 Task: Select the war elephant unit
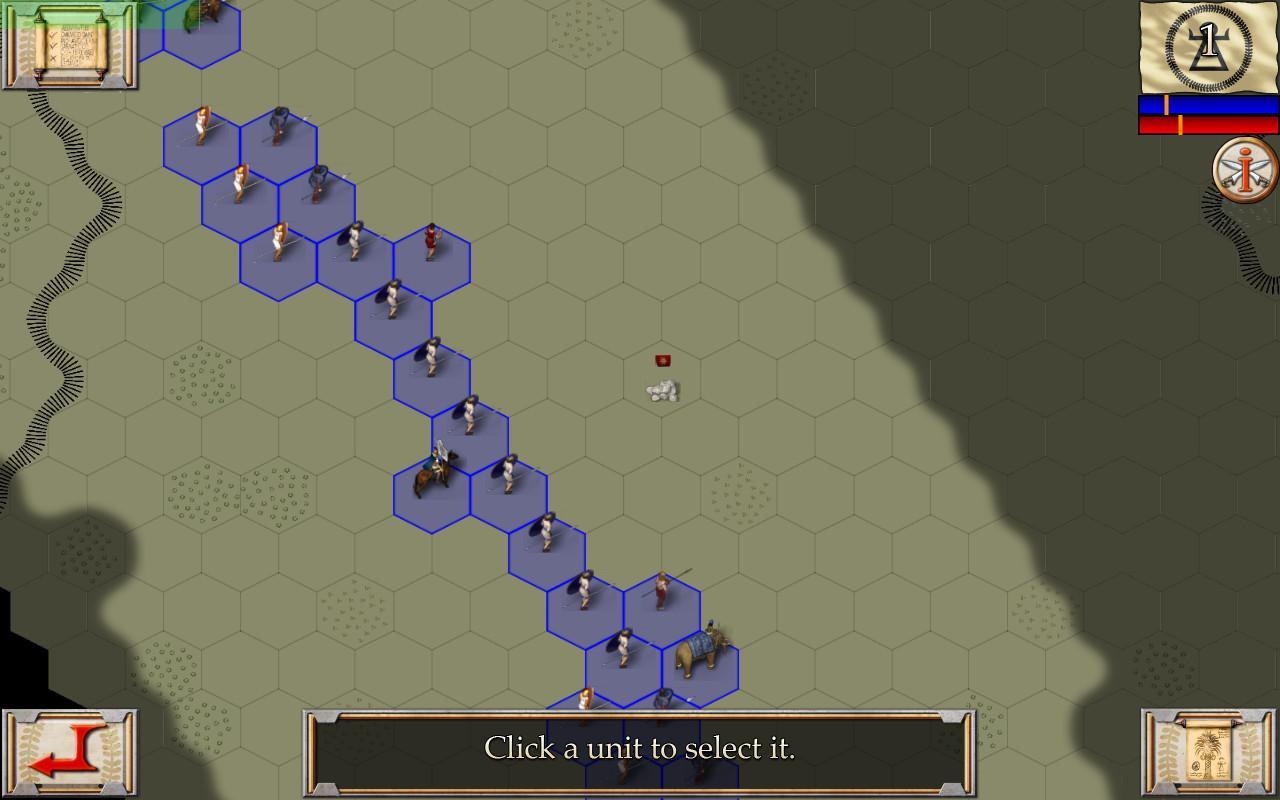coord(698,655)
